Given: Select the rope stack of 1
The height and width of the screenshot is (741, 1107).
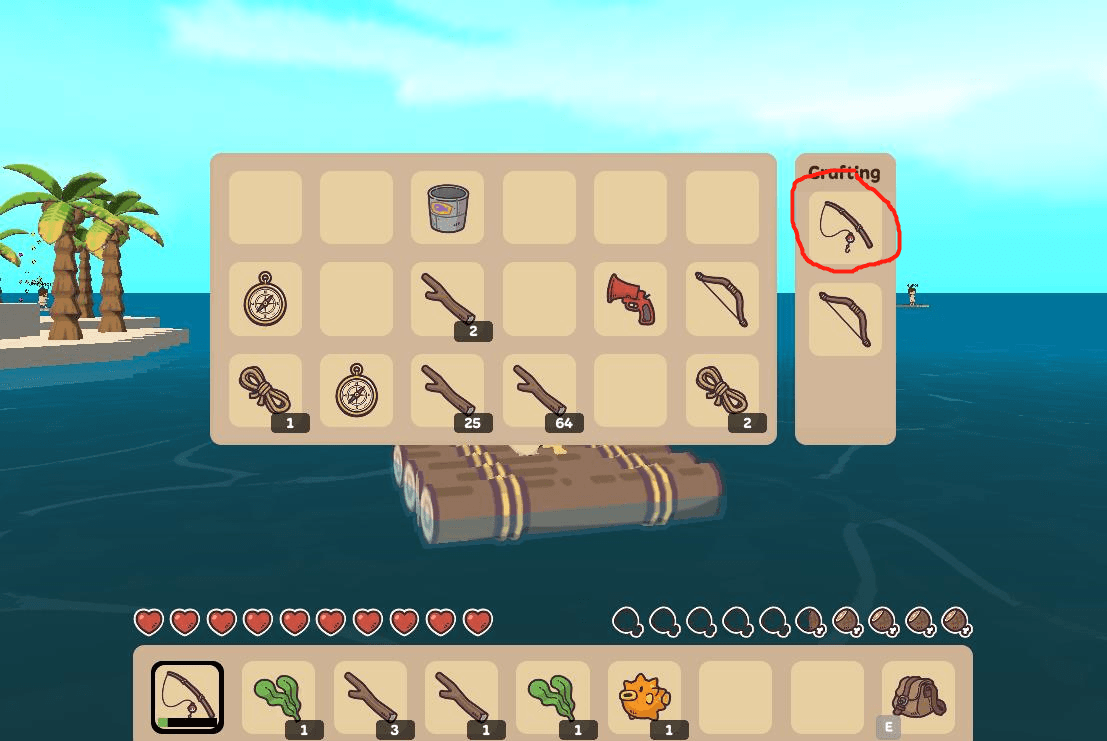Looking at the screenshot, I should point(264,390).
